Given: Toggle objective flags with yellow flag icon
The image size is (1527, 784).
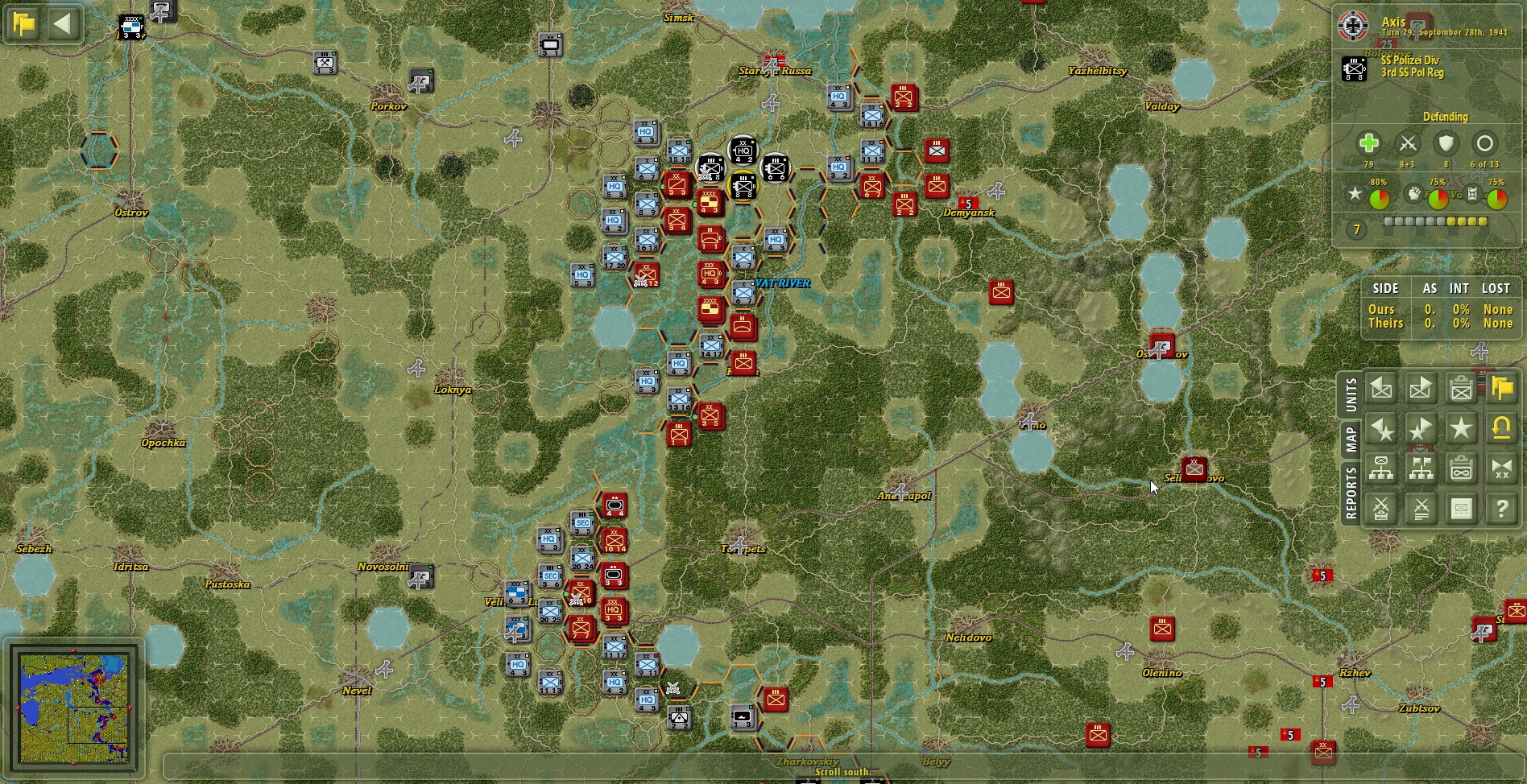Looking at the screenshot, I should pos(1501,389).
